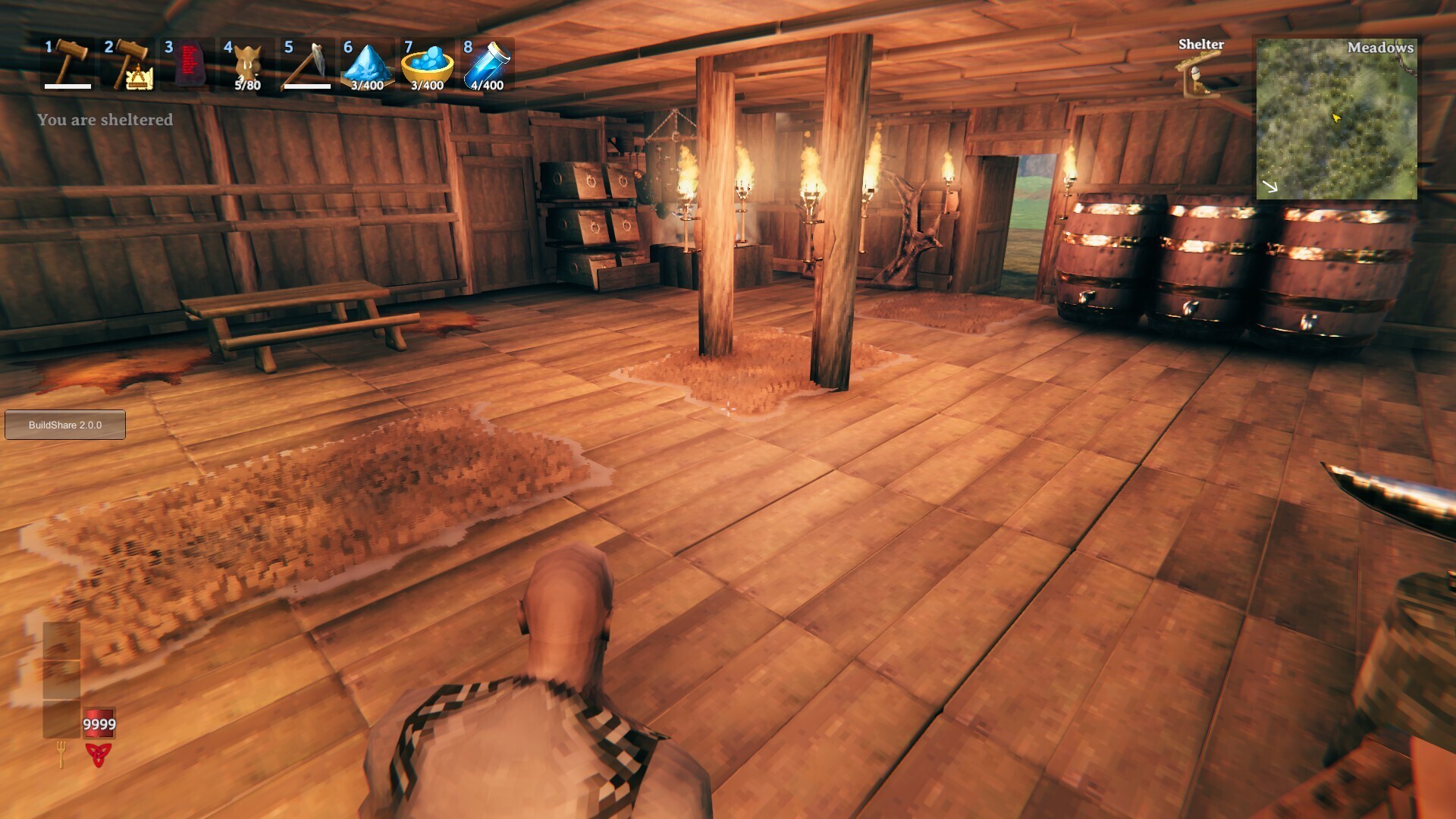Click the topmost empty food slot

[x=61, y=641]
